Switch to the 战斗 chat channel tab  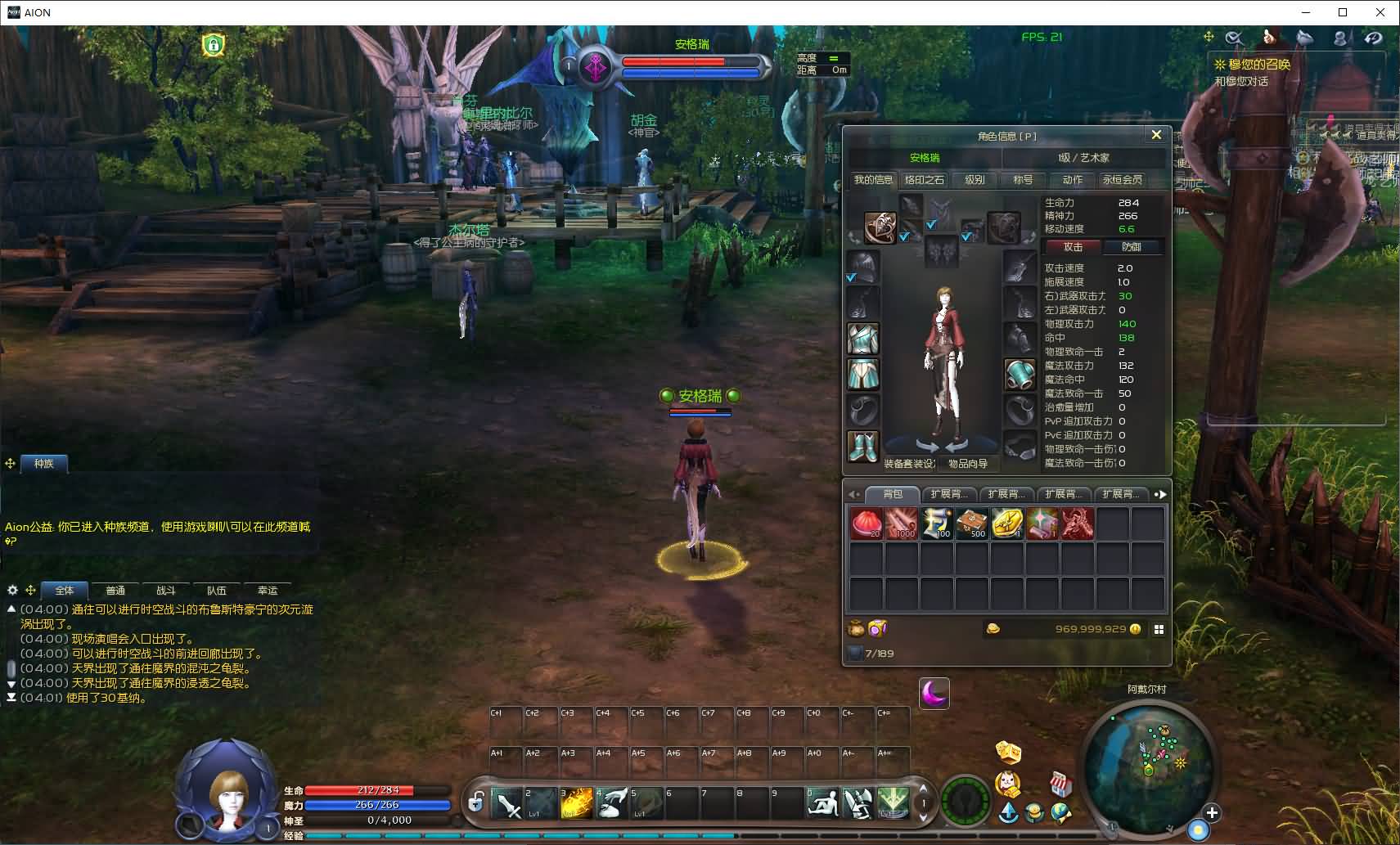[166, 590]
